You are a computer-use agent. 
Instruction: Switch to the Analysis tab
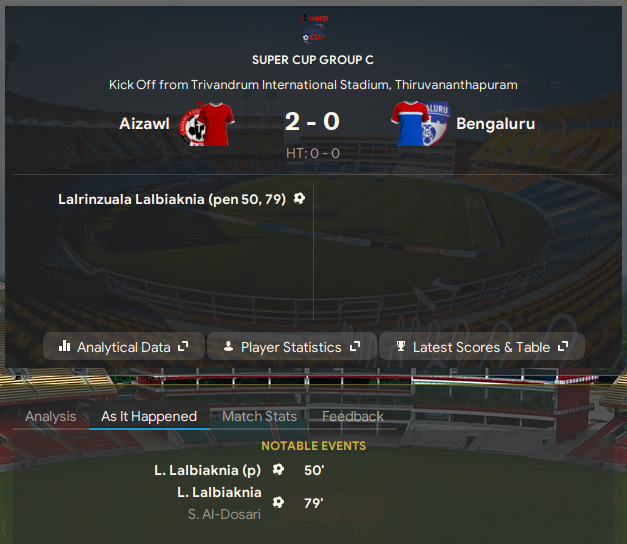[x=50, y=416]
